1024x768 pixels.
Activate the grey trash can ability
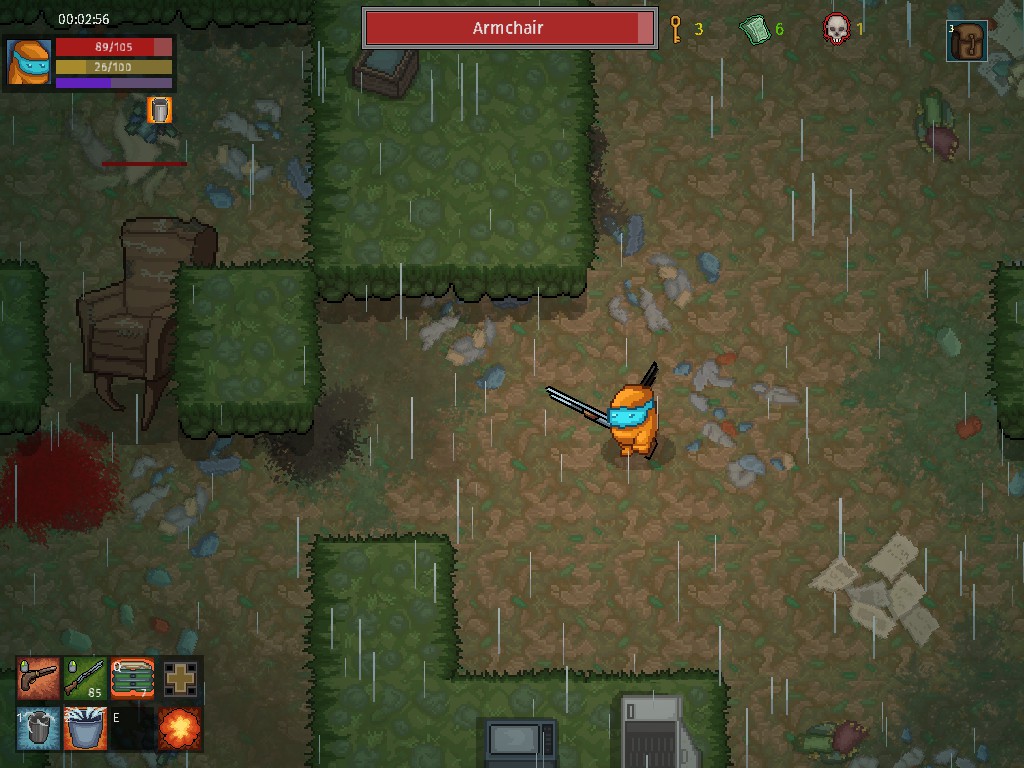(38, 728)
